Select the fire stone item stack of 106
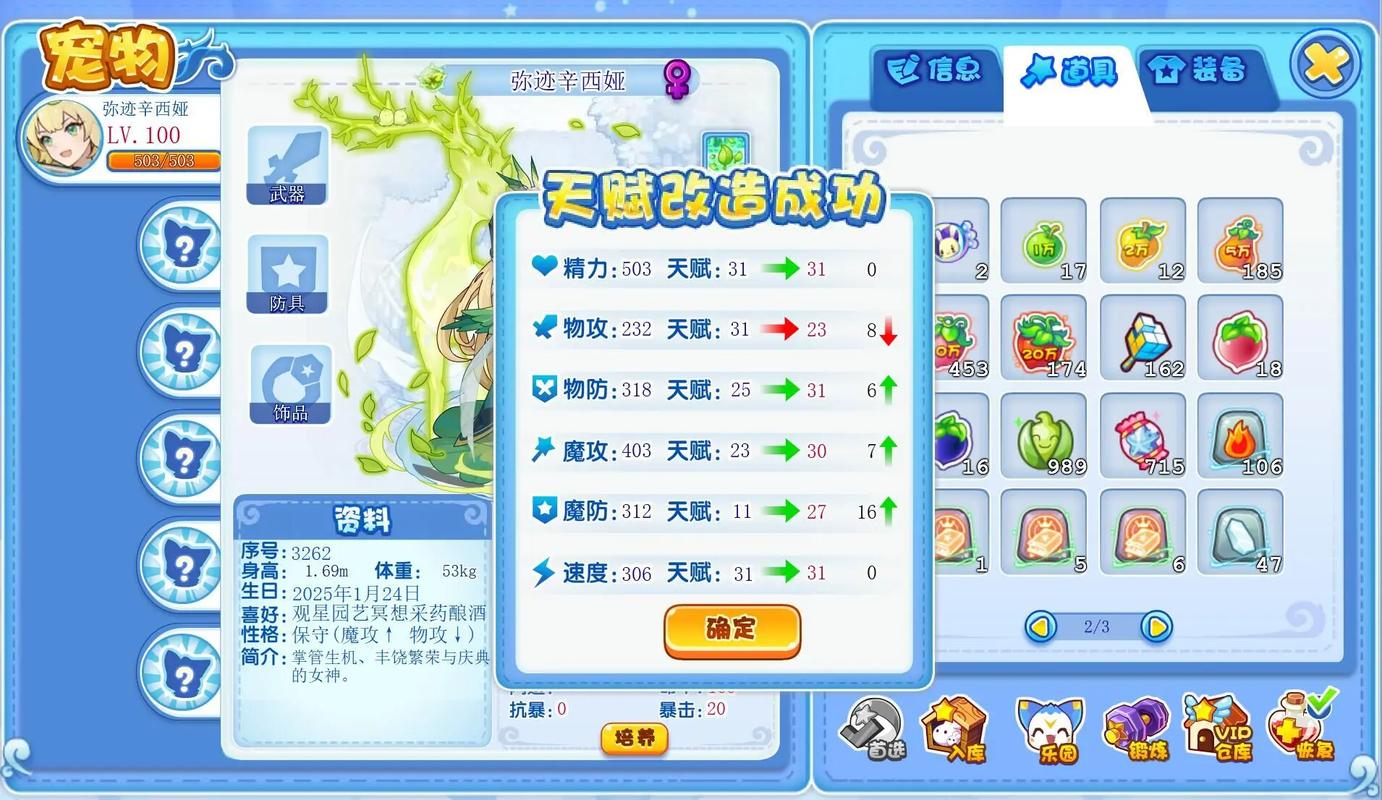The image size is (1382, 800). [x=1240, y=435]
